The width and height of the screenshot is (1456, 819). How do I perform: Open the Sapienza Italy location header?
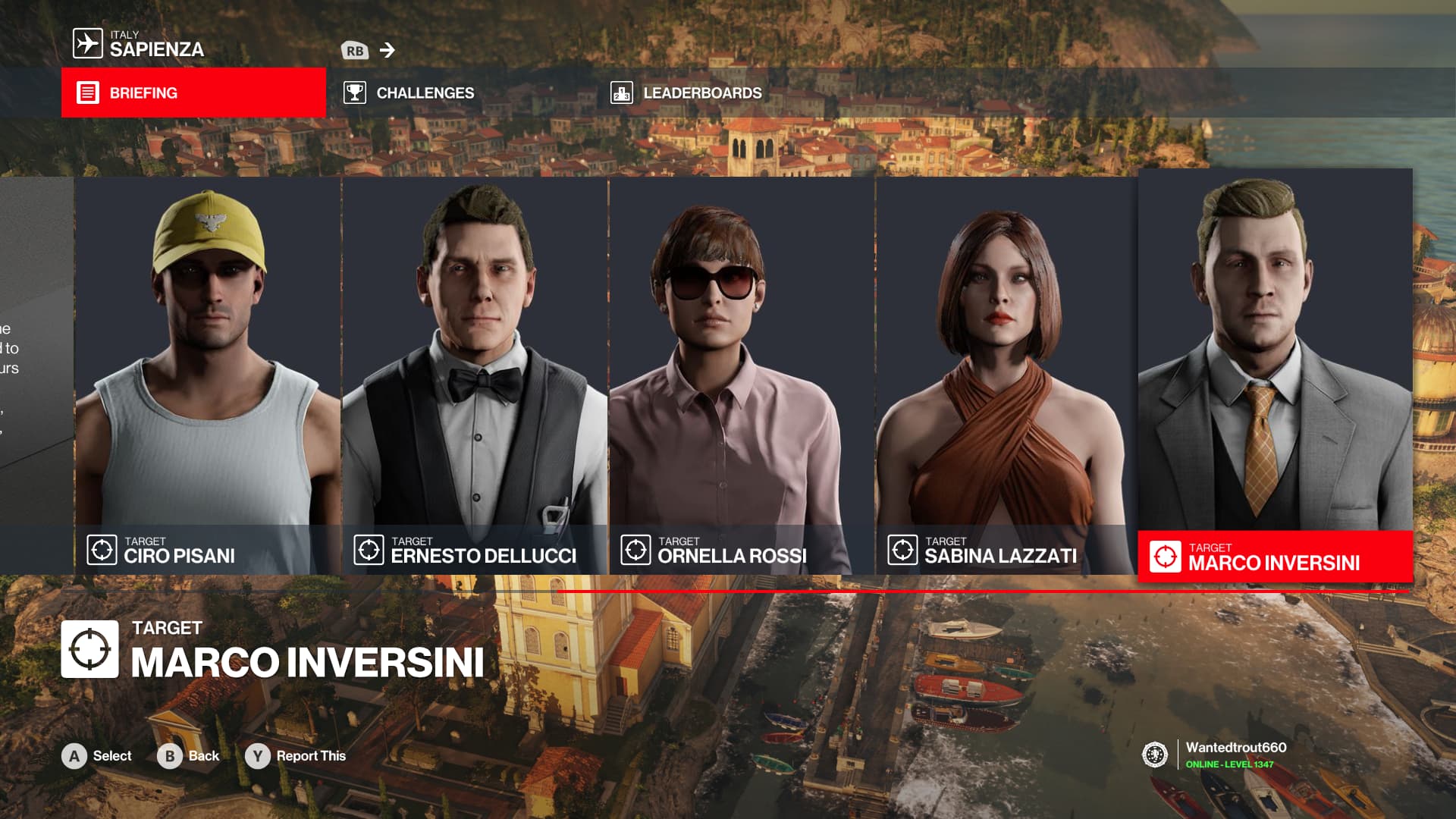139,44
